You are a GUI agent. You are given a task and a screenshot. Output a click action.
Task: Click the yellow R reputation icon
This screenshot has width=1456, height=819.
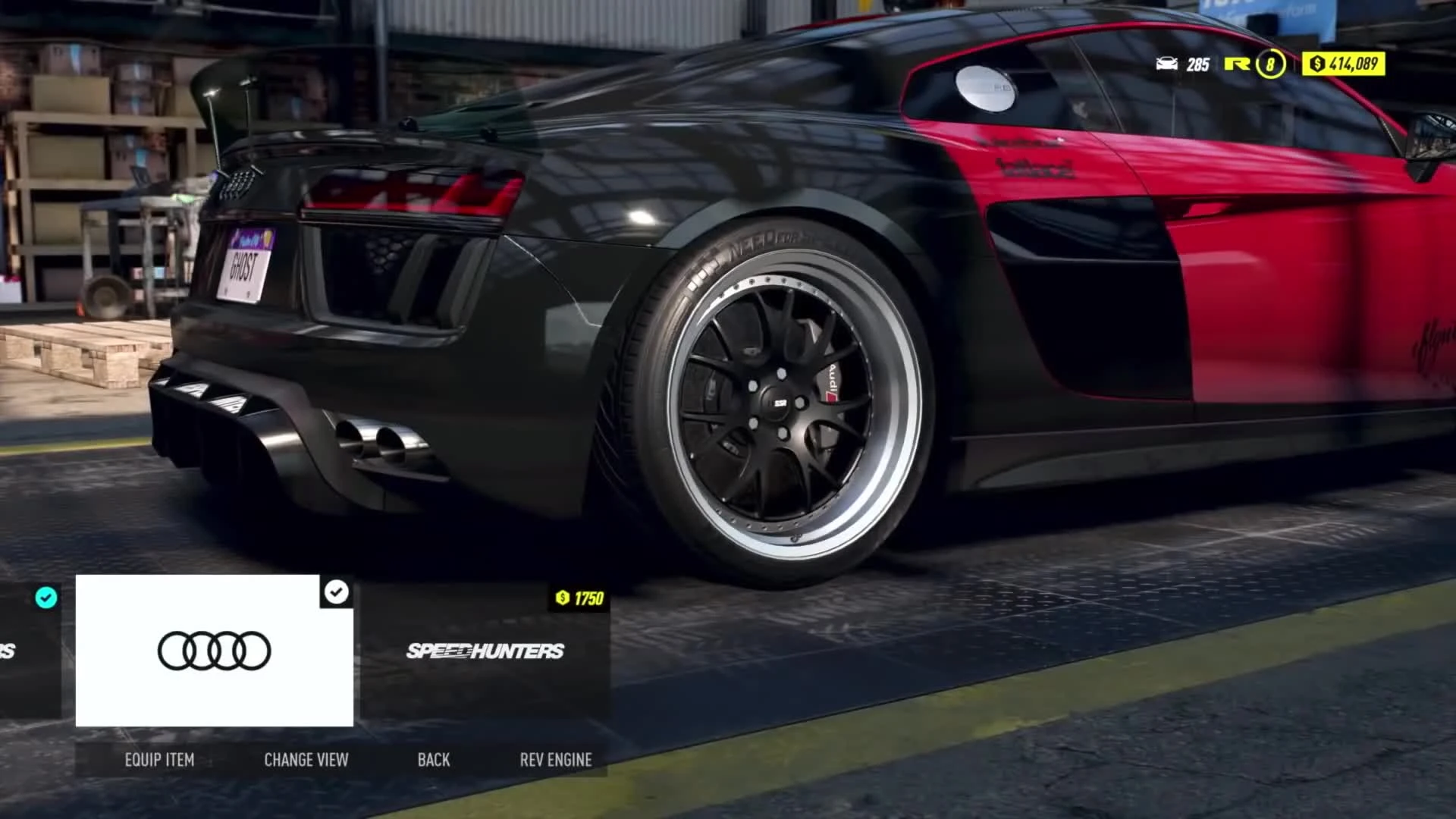point(1236,67)
